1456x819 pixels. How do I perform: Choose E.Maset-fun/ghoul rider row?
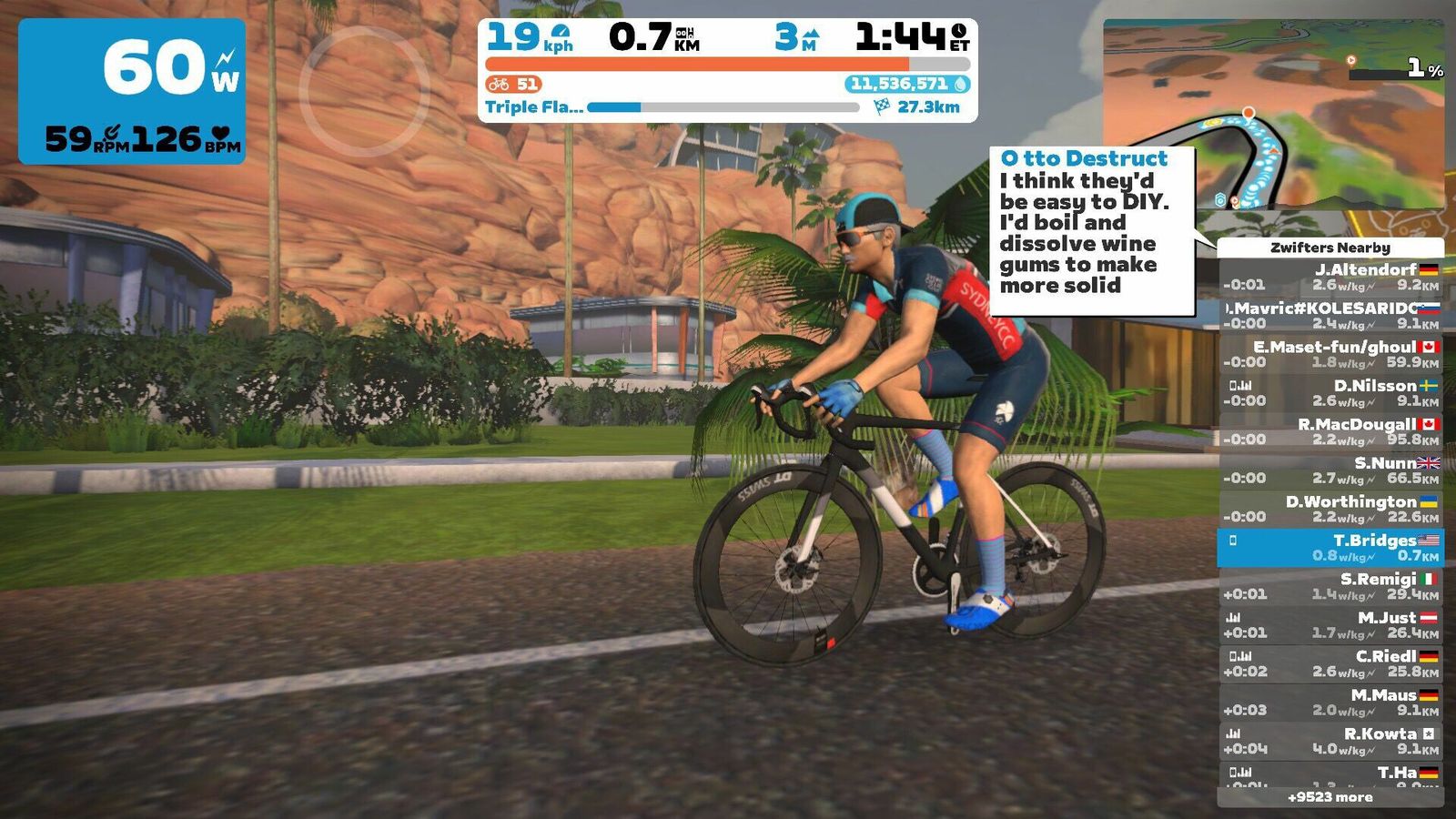pyautogui.click(x=1330, y=354)
